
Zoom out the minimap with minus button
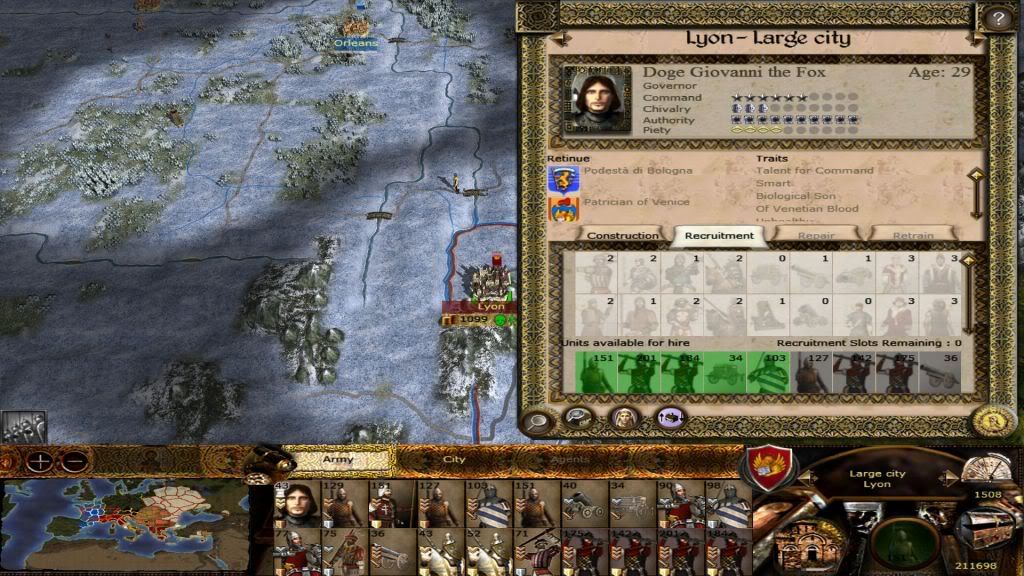[72, 463]
